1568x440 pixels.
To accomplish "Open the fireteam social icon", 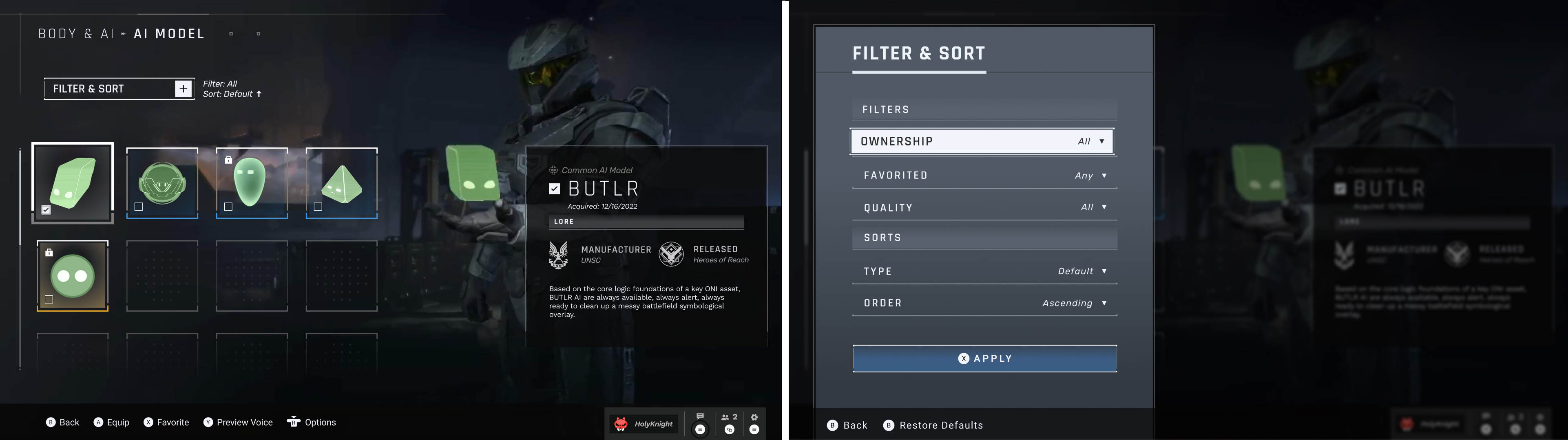I will 729,424.
